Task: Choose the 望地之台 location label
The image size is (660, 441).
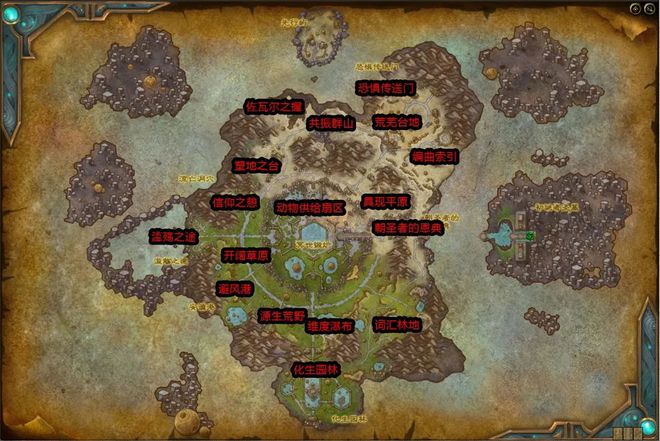Action: pyautogui.click(x=256, y=165)
